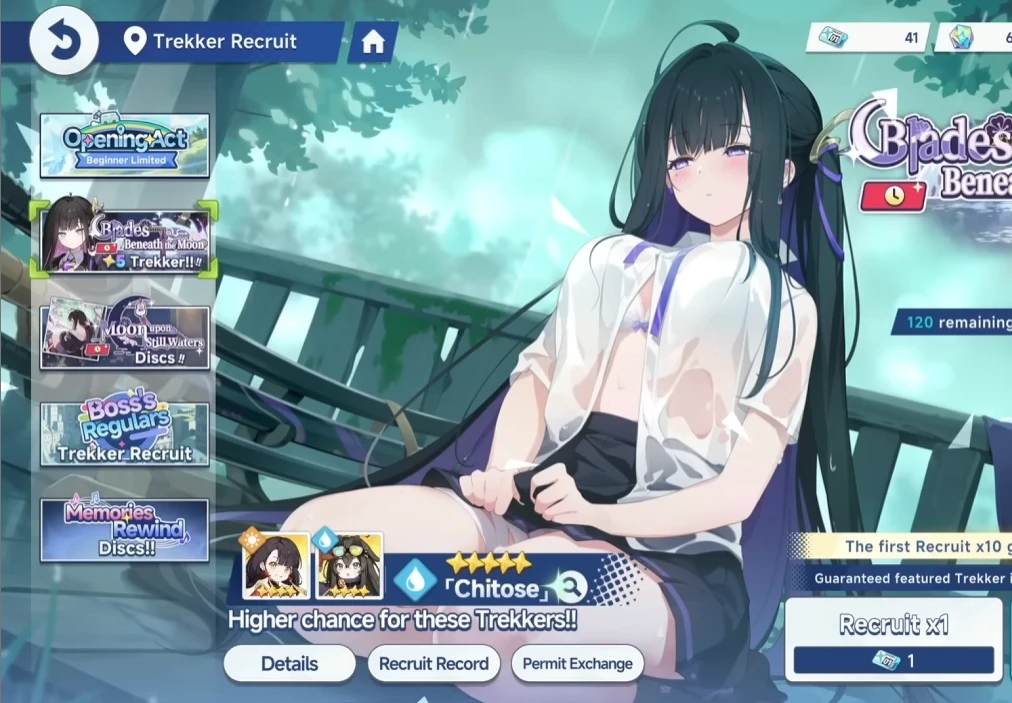Select the Opening Act beginner banner
Viewport: 1012px width, 703px height.
(x=125, y=146)
